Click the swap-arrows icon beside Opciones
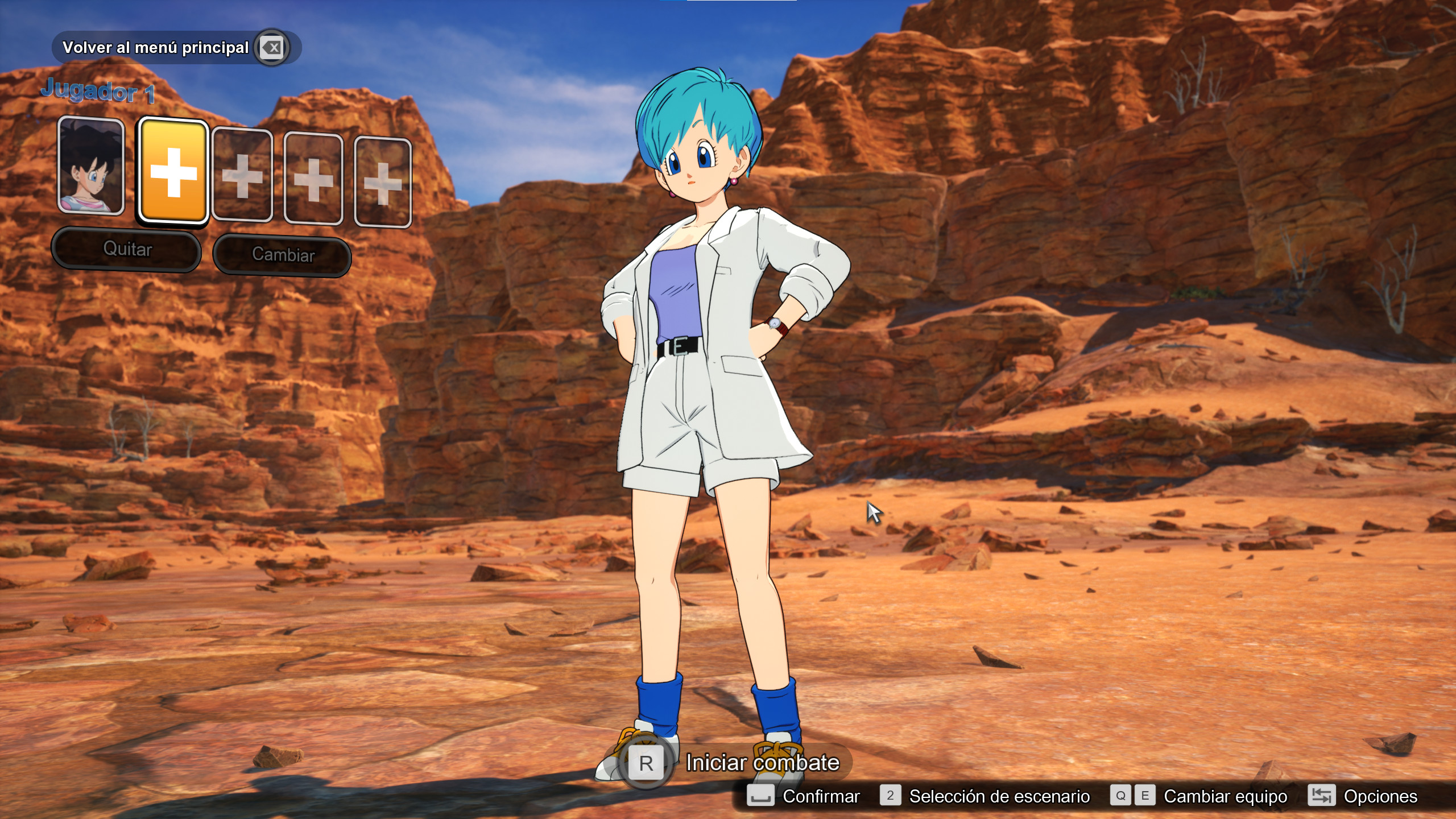Image resolution: width=1456 pixels, height=819 pixels. click(1322, 796)
